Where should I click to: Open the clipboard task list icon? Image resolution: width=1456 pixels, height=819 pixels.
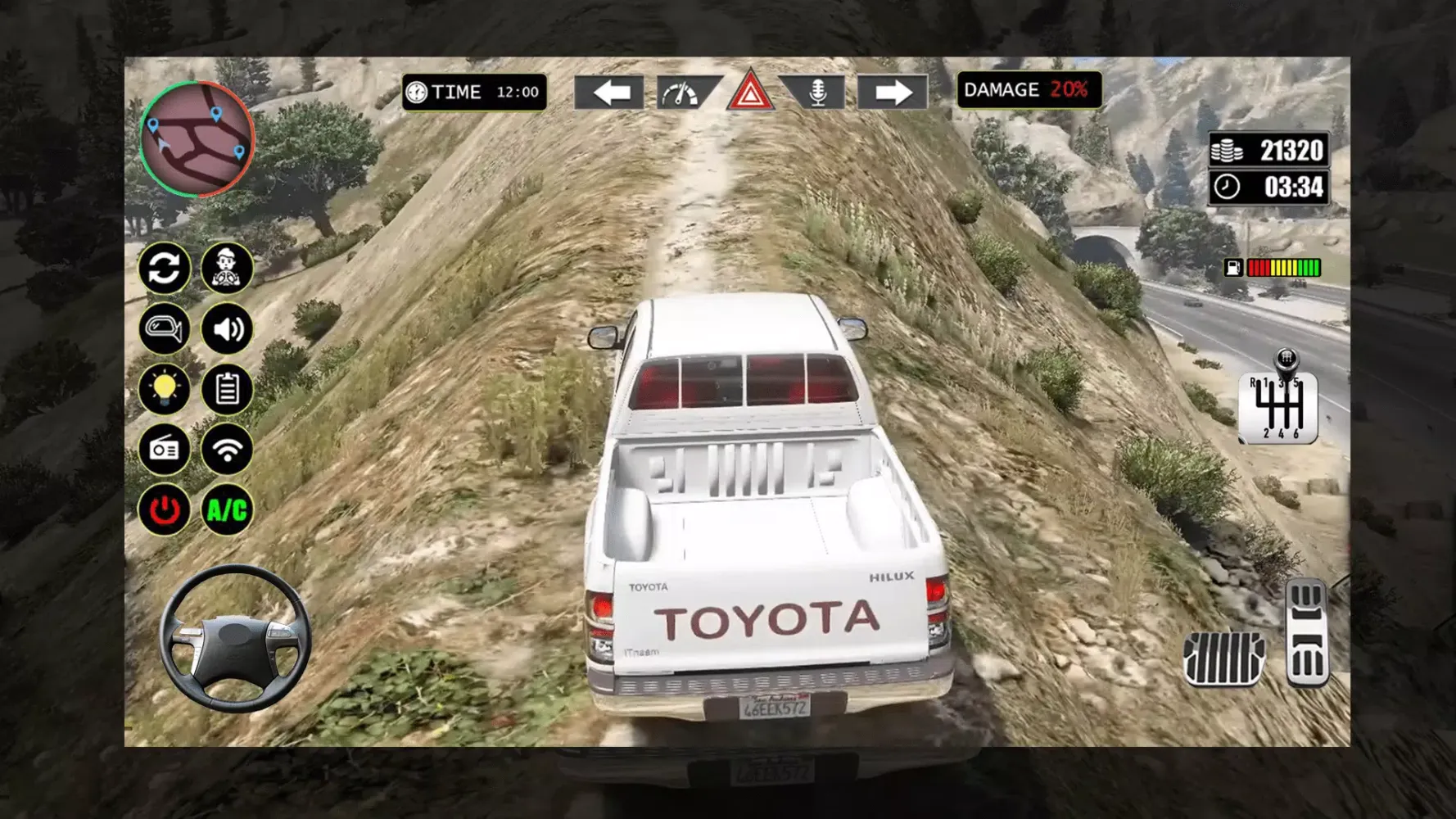pos(227,390)
